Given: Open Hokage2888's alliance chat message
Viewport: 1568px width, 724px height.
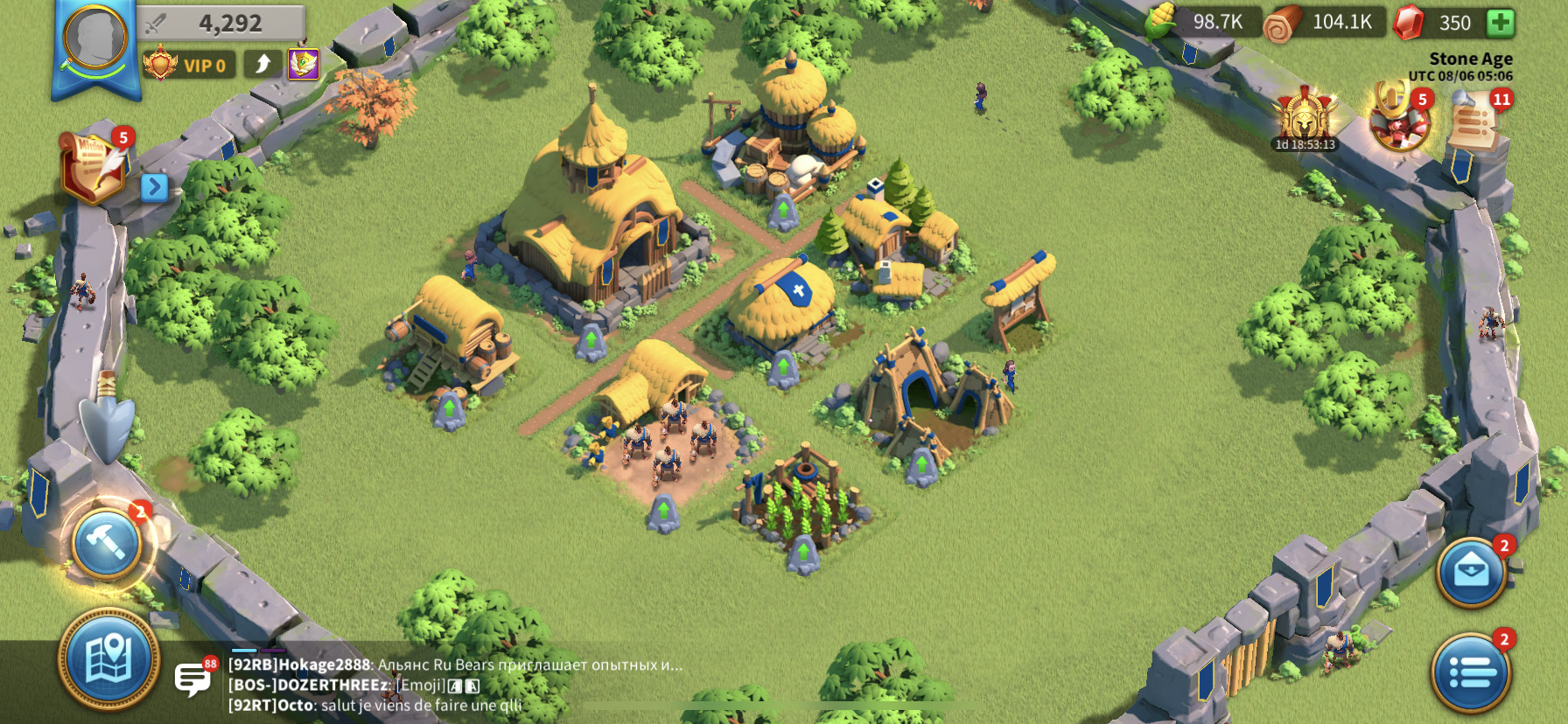Looking at the screenshot, I should pyautogui.click(x=455, y=665).
